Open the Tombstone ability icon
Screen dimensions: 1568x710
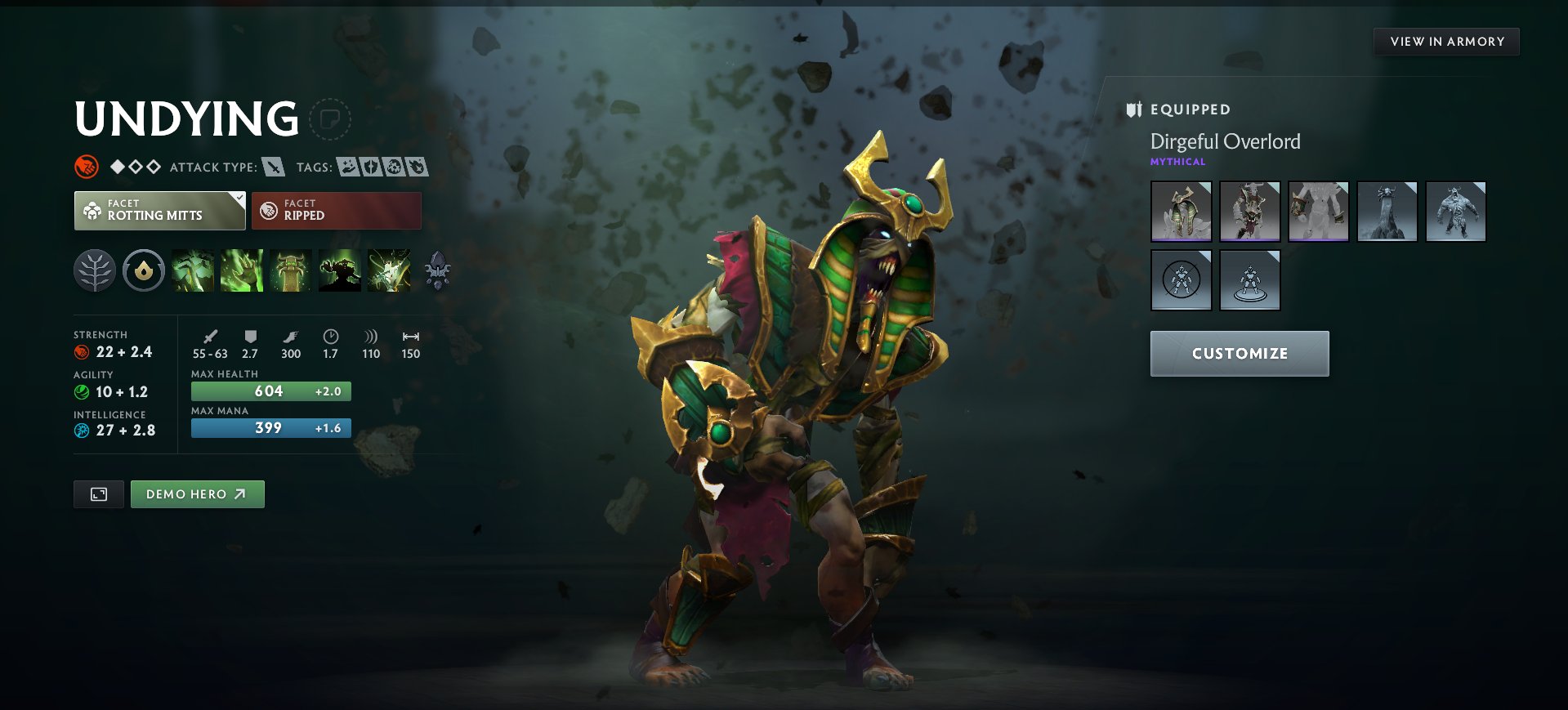pyautogui.click(x=290, y=270)
